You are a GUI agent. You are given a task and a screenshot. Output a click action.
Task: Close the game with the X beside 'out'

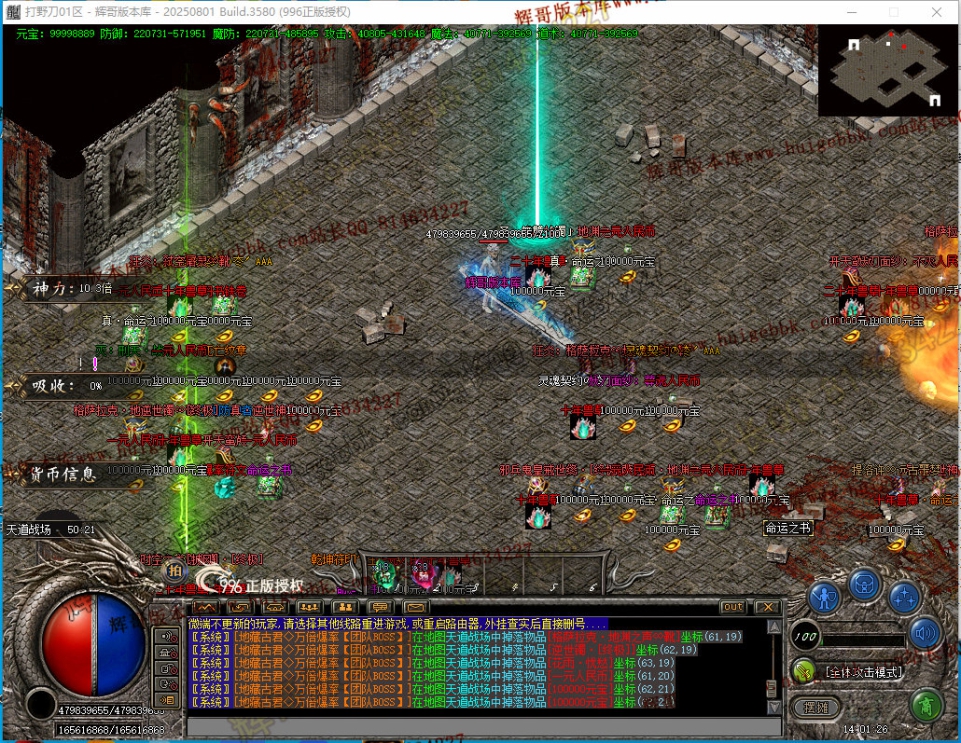coord(766,607)
